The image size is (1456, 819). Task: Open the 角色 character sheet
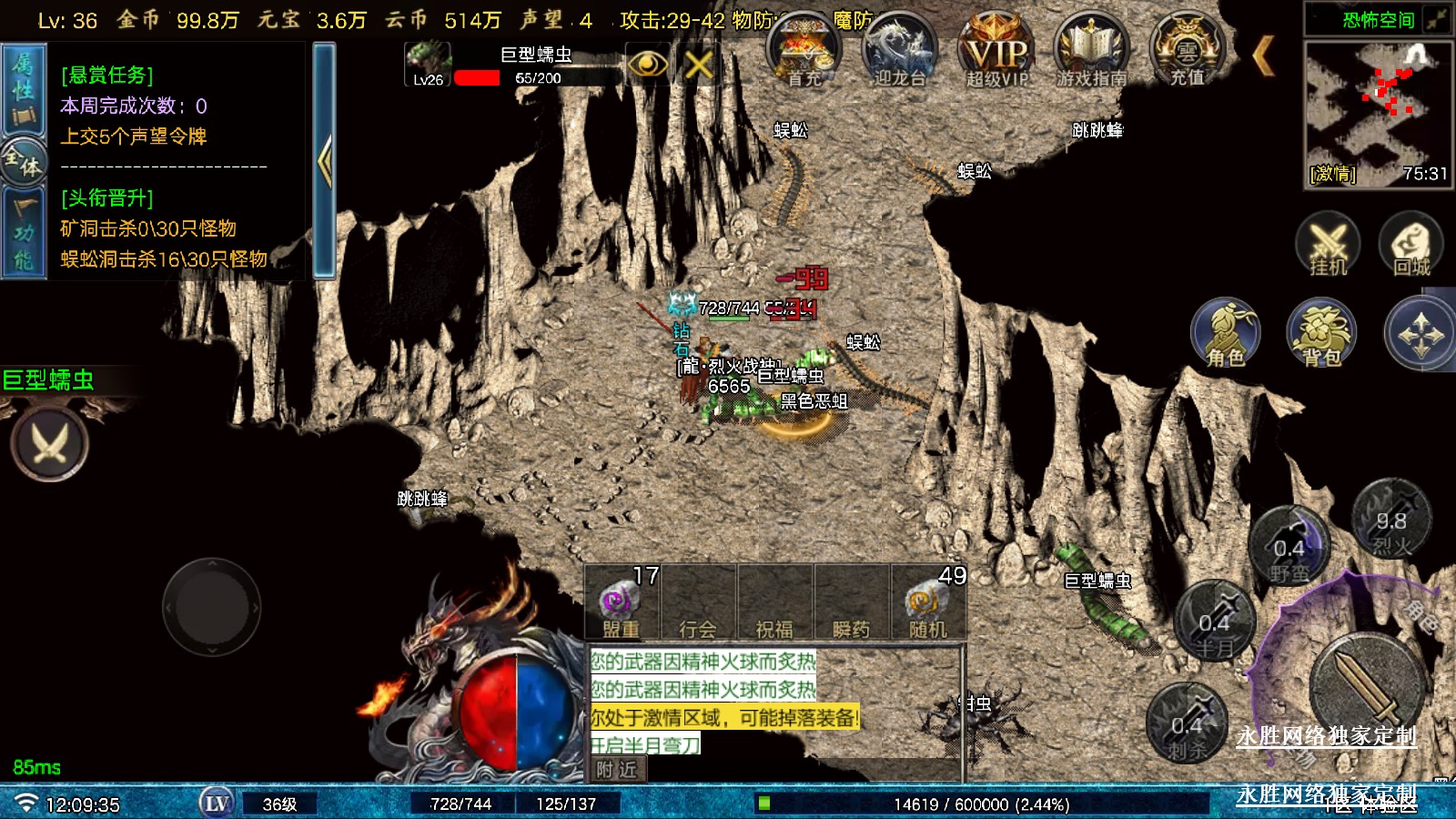coord(1226,333)
